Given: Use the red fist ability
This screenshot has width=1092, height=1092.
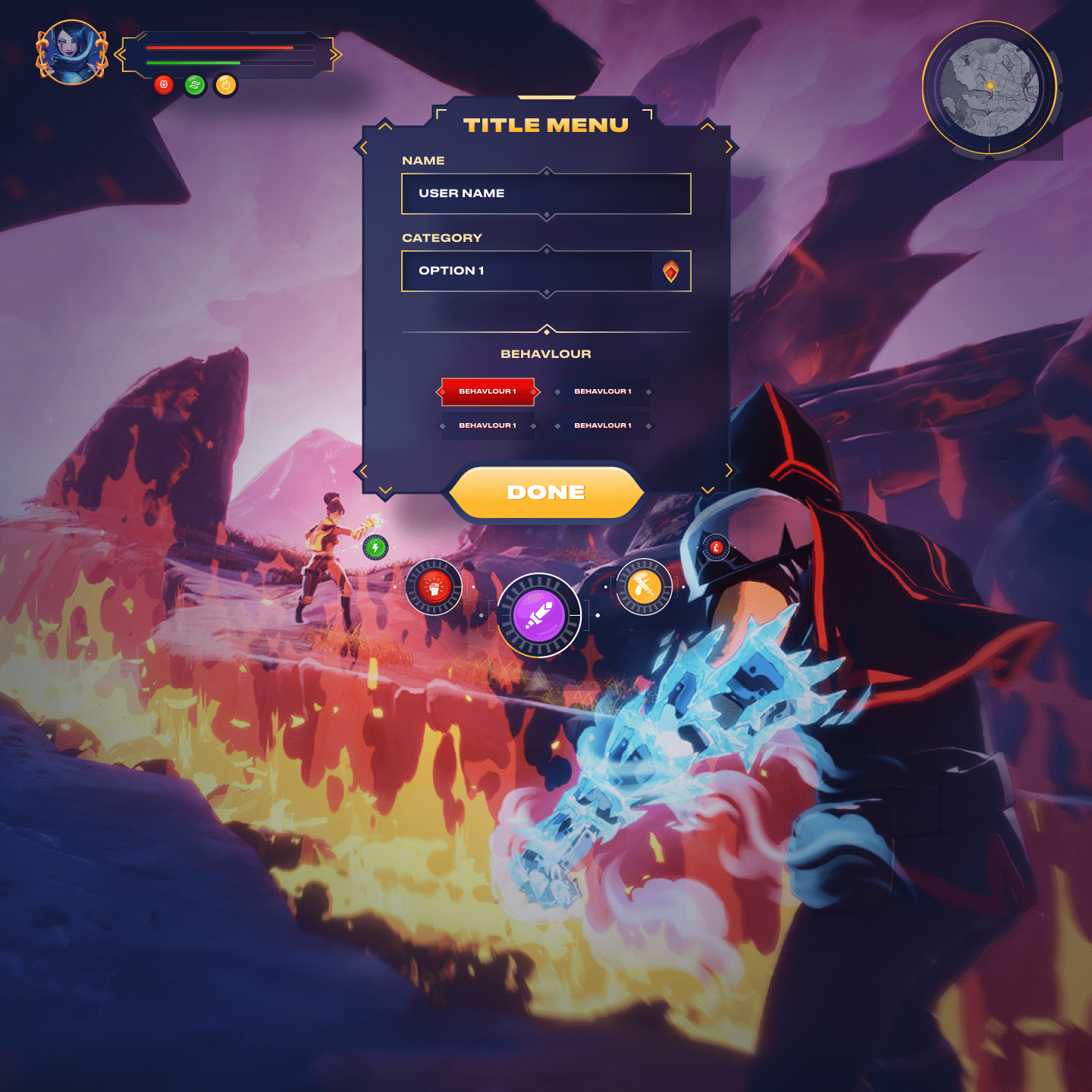Looking at the screenshot, I should [x=435, y=587].
